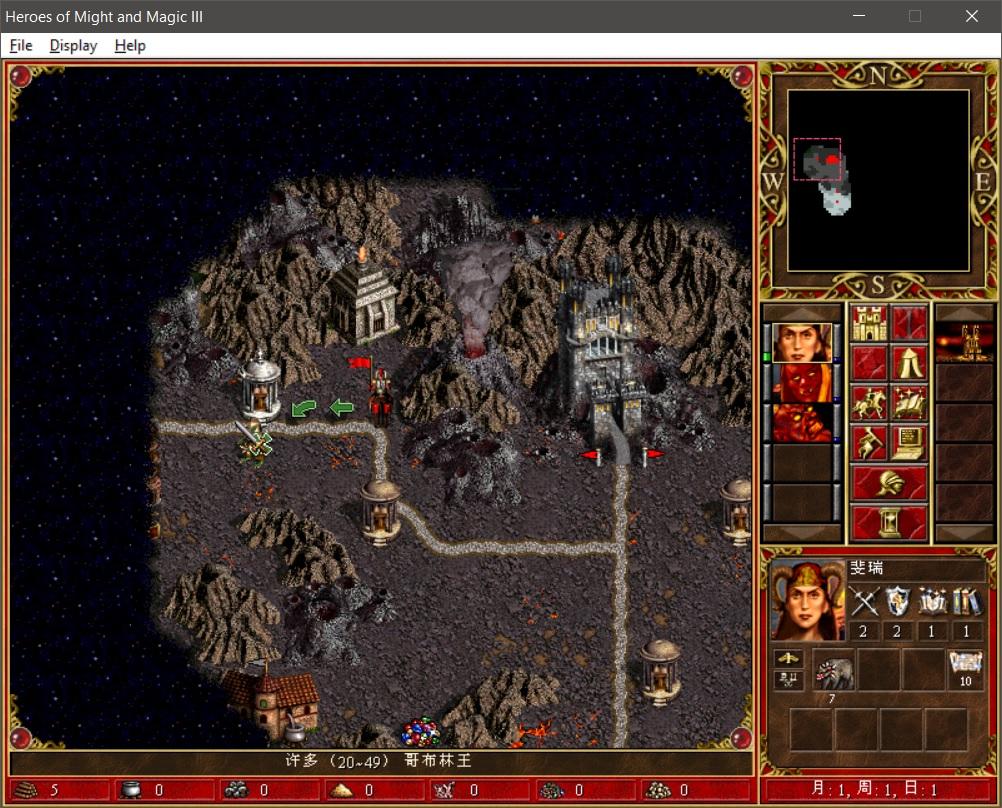
Task: Select the town thumbnail in the town list
Action: coord(964,343)
